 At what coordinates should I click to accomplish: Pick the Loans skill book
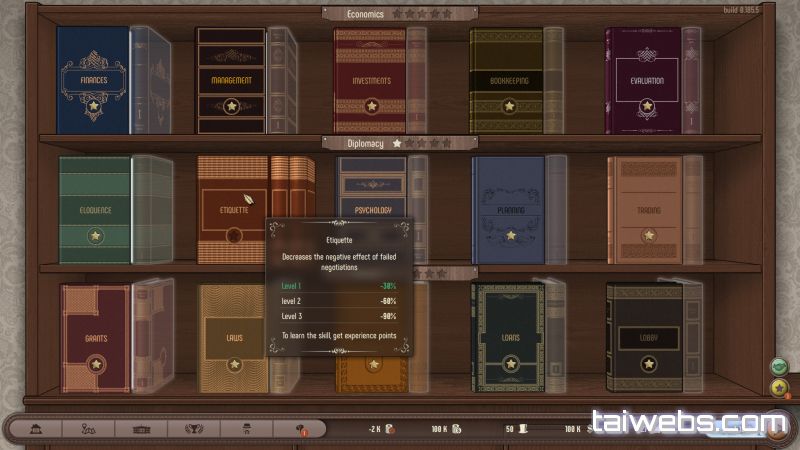point(509,338)
